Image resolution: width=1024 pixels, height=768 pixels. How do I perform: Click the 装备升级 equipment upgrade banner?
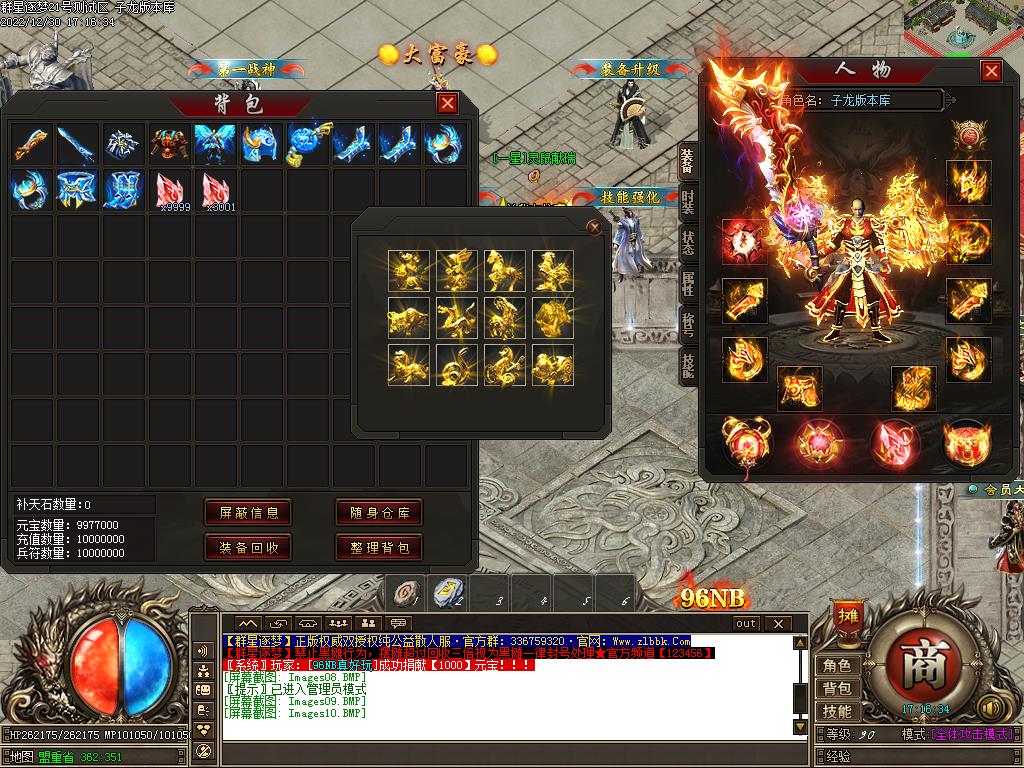[630, 70]
